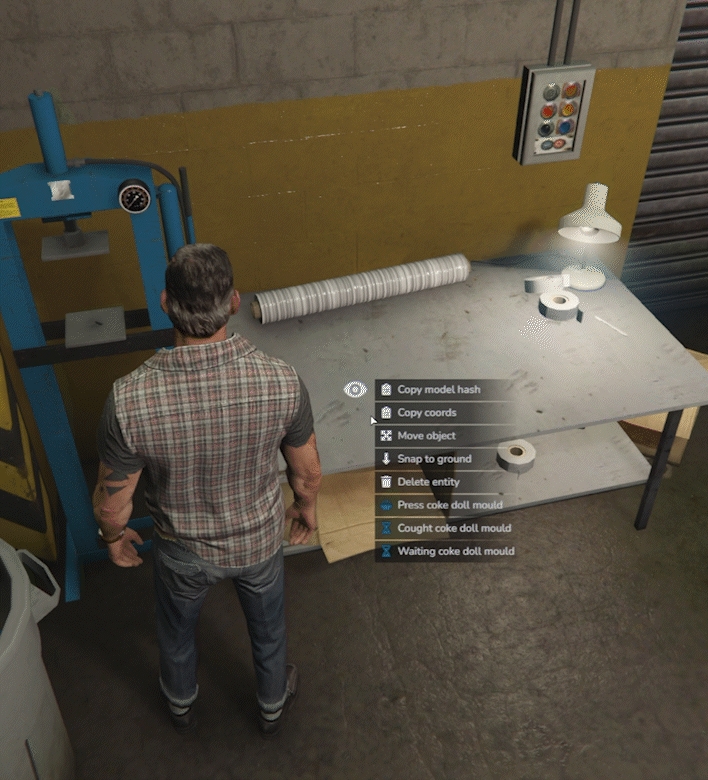Choose Copy coords from target menu
Screen dimensions: 708x780
[x=427, y=413]
